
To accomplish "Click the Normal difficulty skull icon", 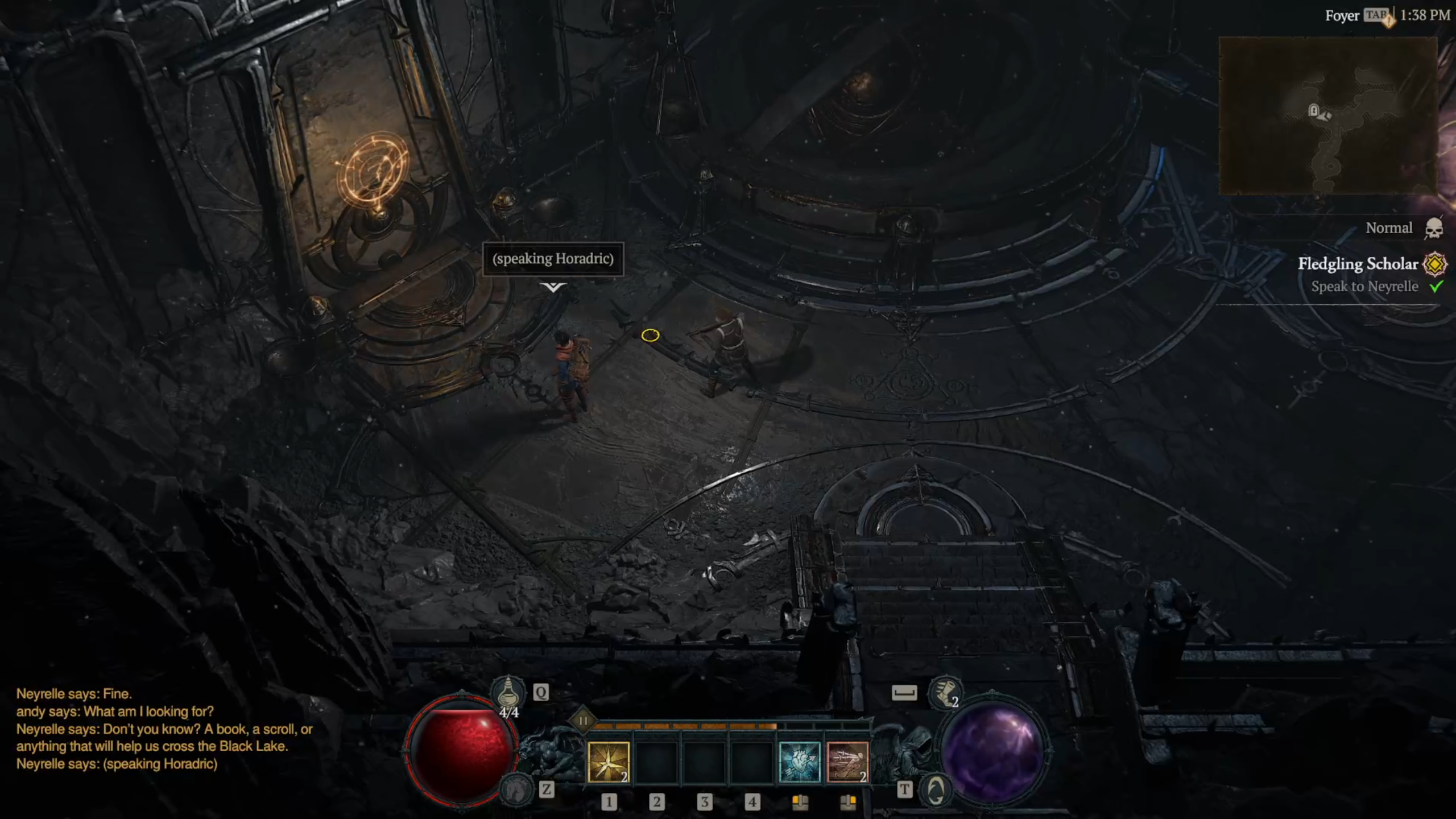I will [x=1434, y=229].
